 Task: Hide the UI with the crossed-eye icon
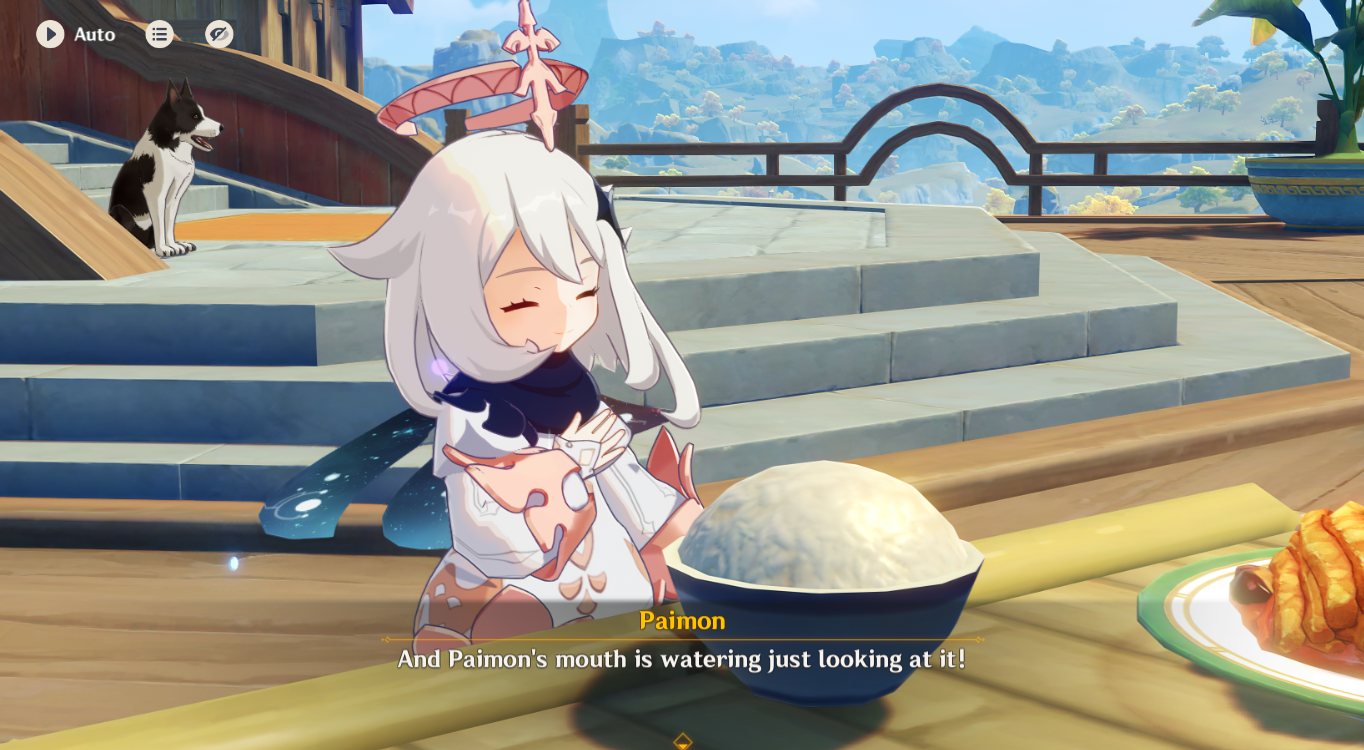(216, 33)
